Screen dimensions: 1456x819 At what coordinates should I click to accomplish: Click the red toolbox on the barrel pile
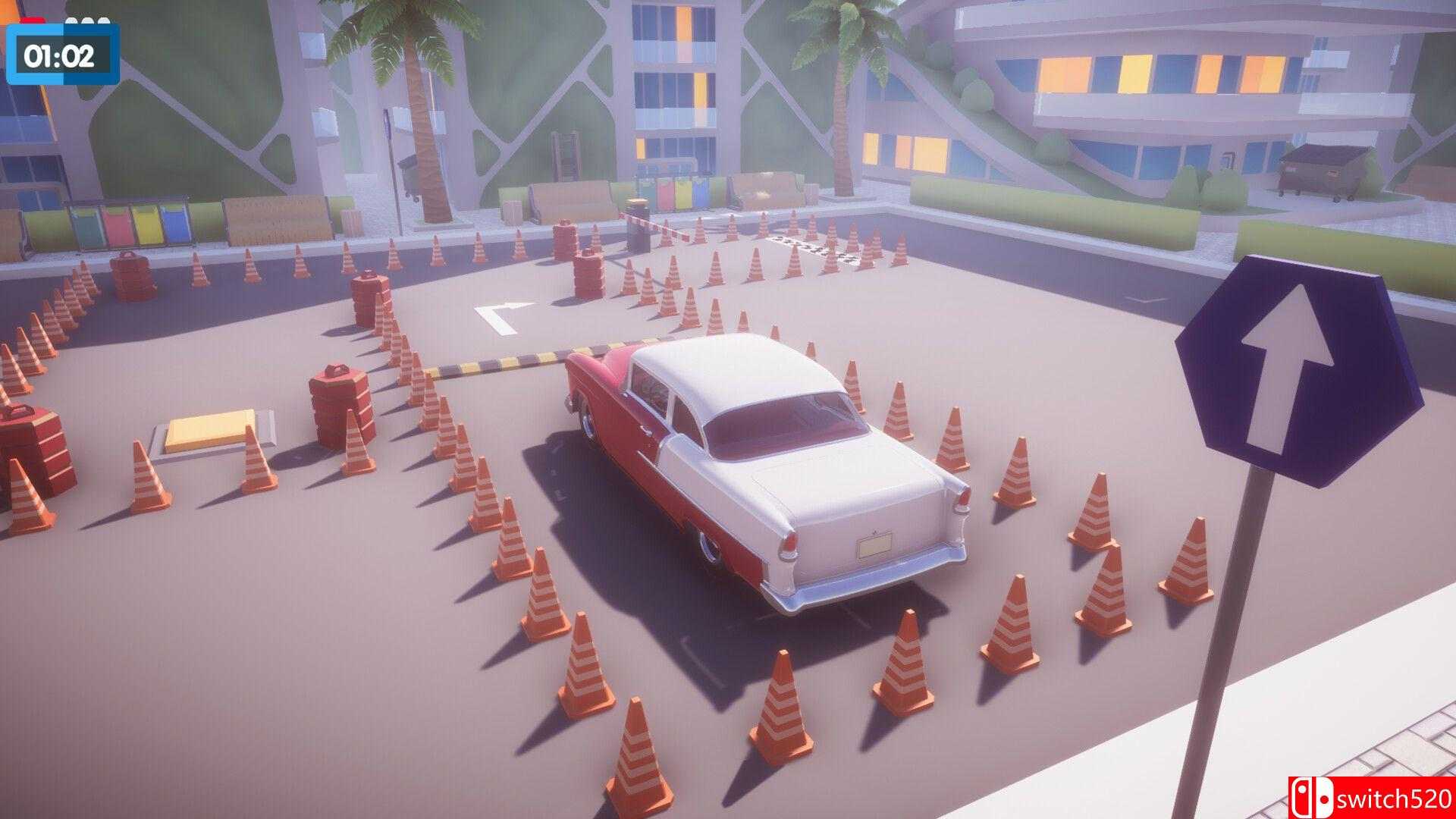pyautogui.click(x=337, y=368)
